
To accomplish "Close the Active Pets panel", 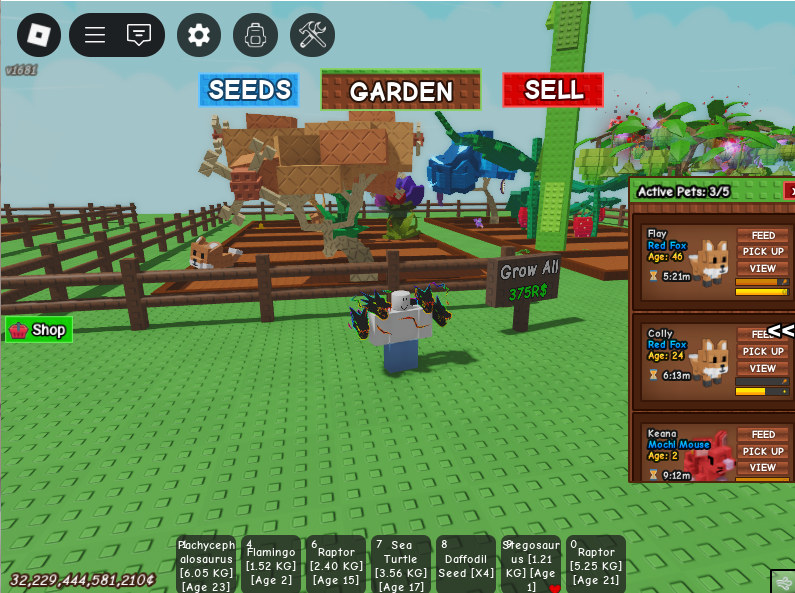I will point(790,191).
